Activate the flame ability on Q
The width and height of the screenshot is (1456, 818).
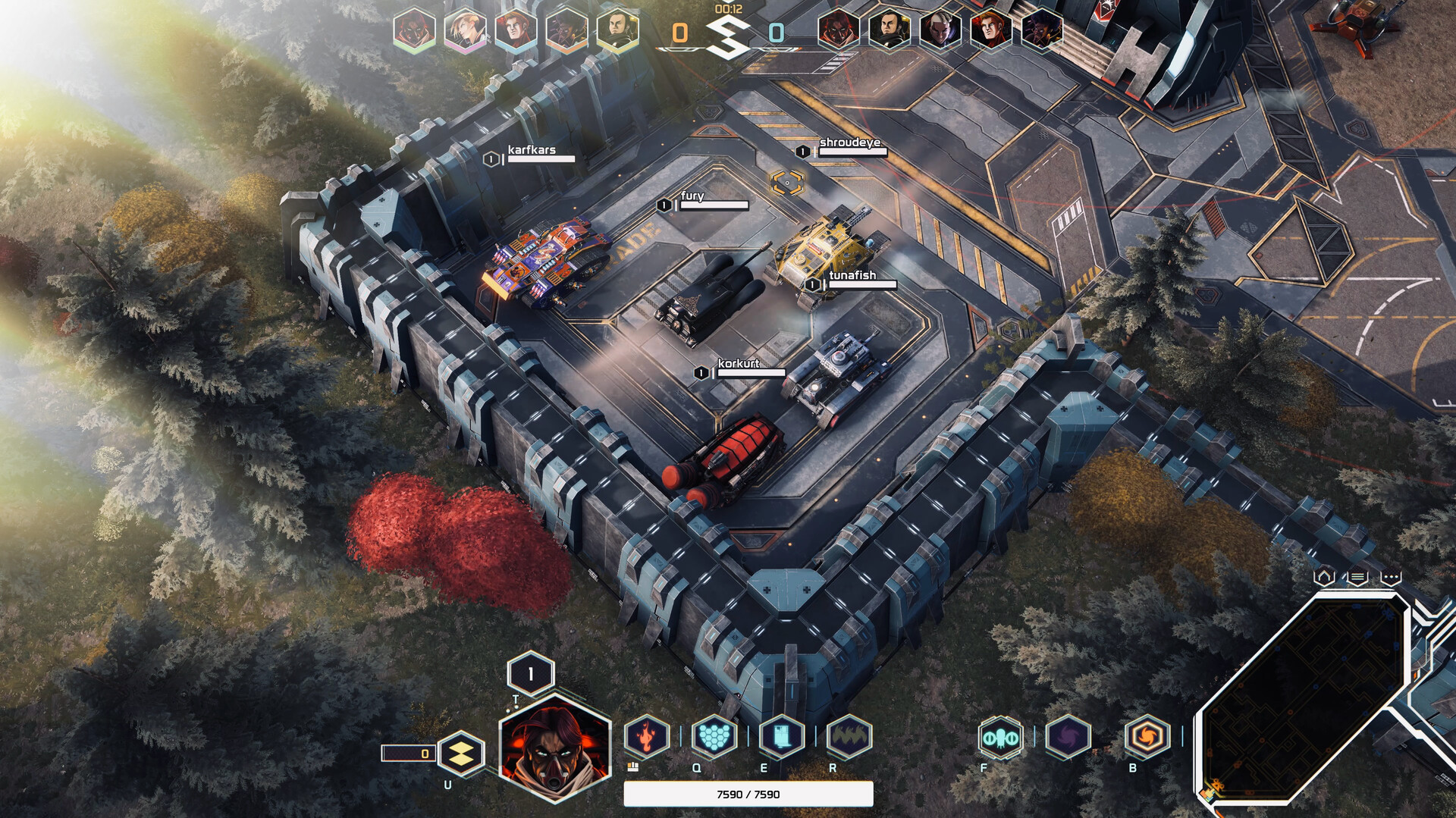[648, 735]
